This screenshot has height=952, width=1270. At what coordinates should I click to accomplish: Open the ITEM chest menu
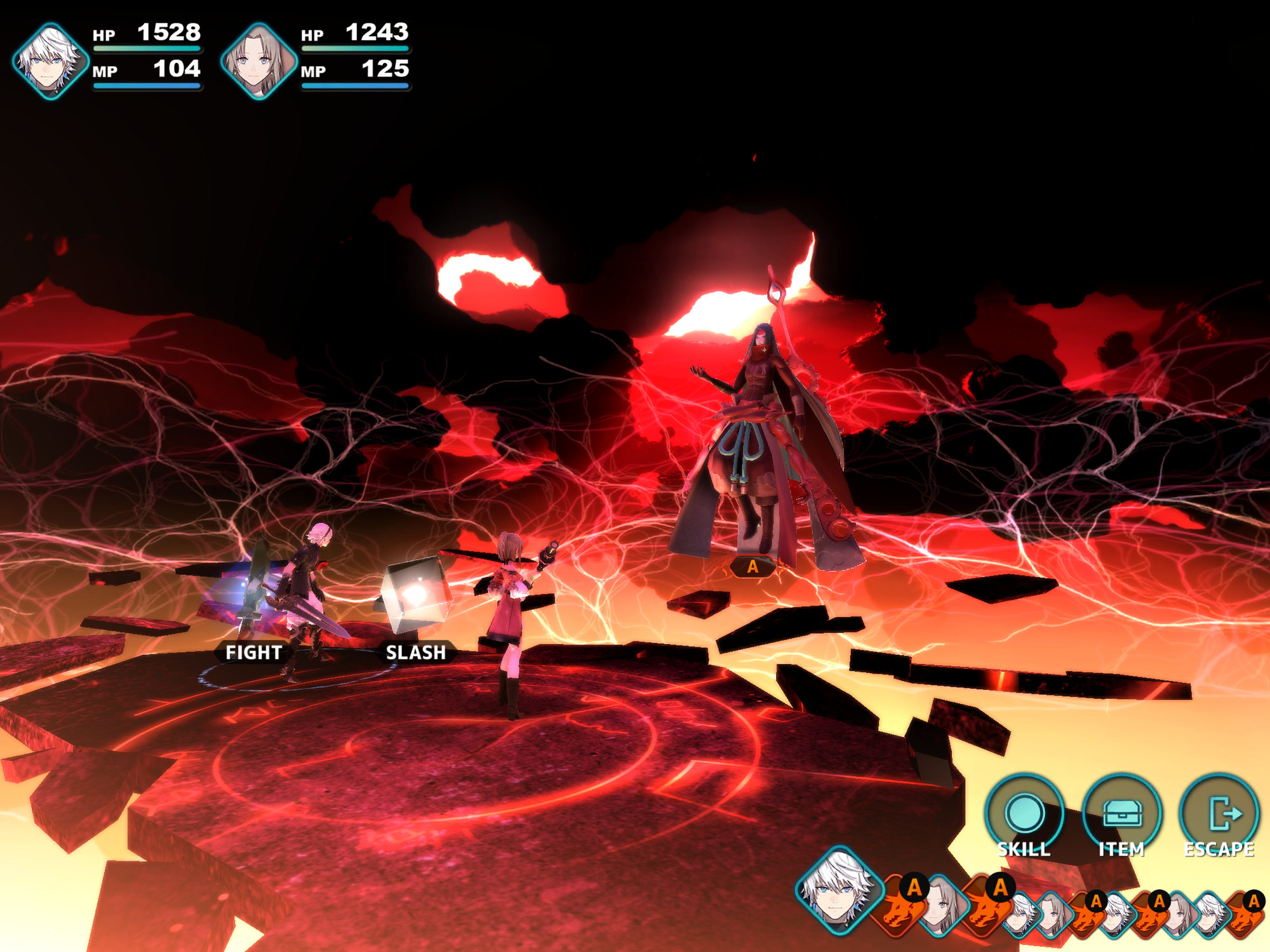tap(1121, 816)
